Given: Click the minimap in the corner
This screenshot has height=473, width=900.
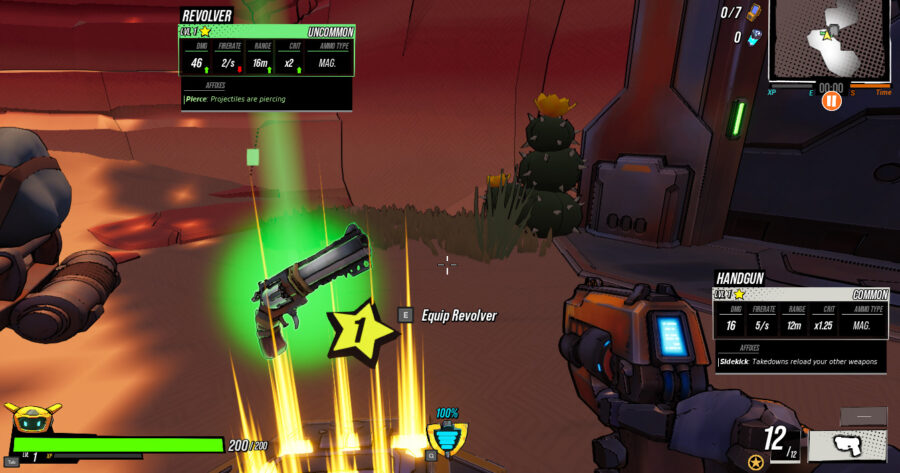Looking at the screenshot, I should 829,39.
